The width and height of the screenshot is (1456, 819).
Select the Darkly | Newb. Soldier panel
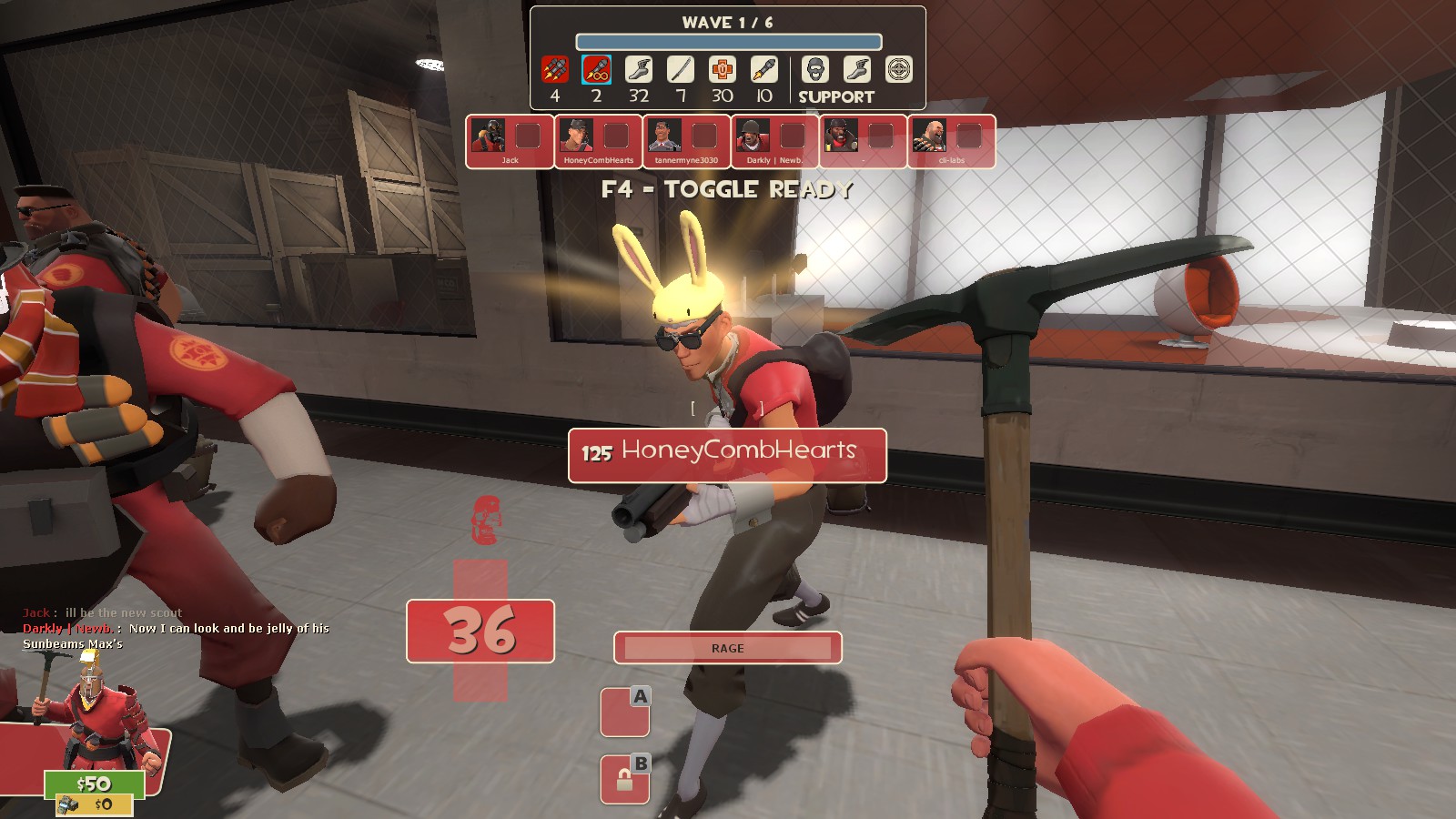(x=774, y=141)
